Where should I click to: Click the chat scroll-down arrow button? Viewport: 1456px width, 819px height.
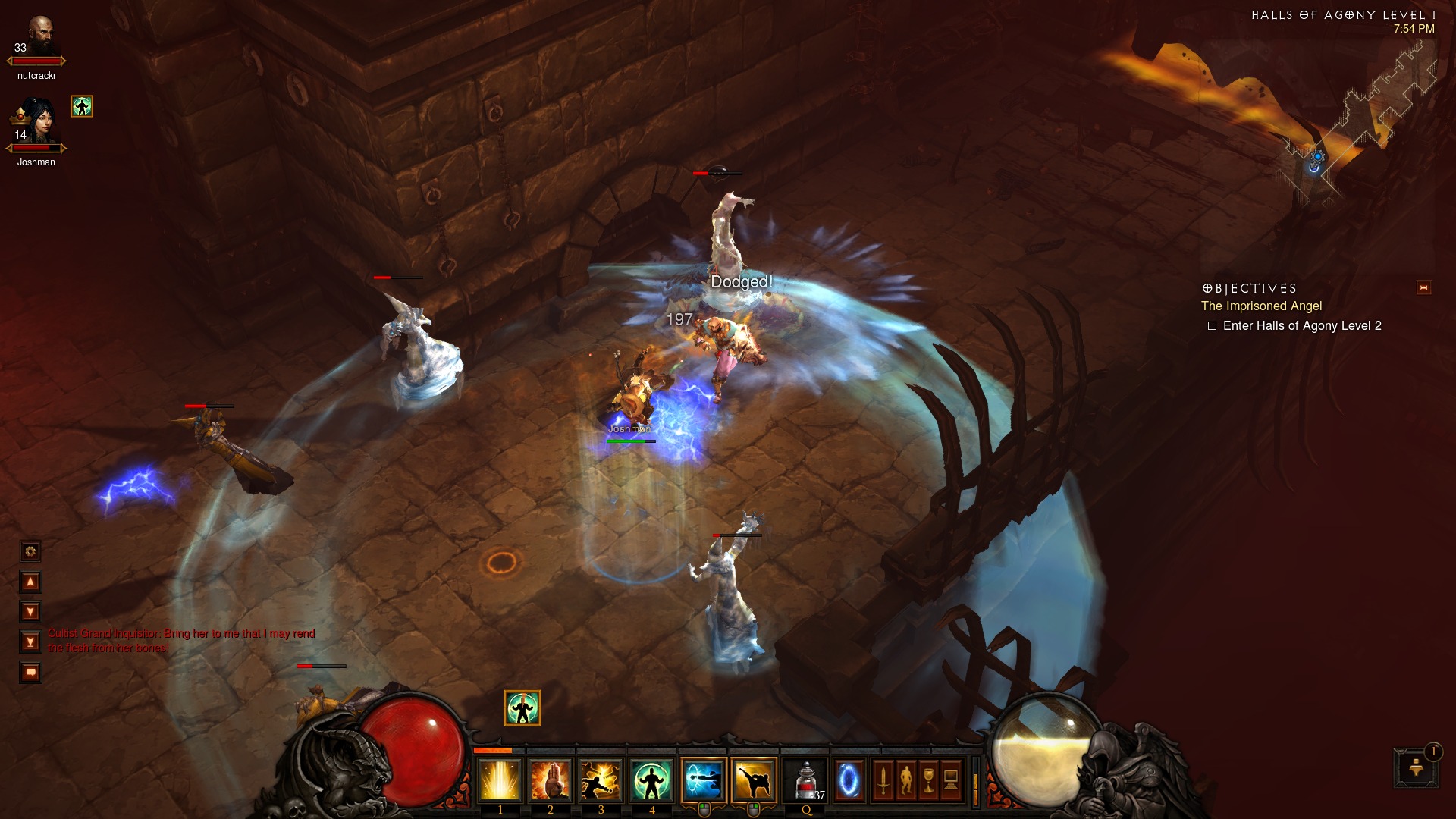(30, 611)
